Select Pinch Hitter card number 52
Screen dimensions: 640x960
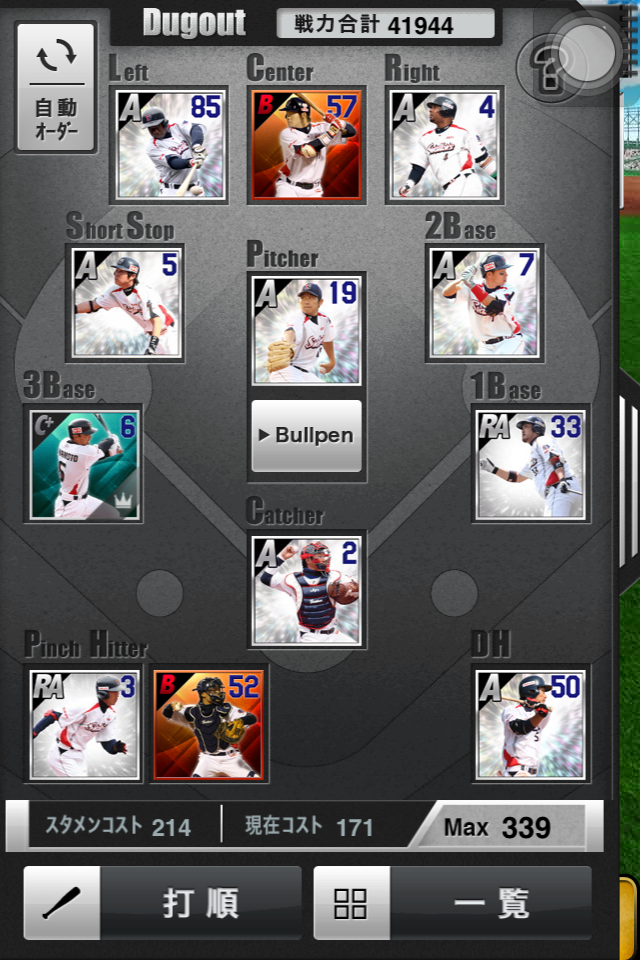(x=209, y=724)
